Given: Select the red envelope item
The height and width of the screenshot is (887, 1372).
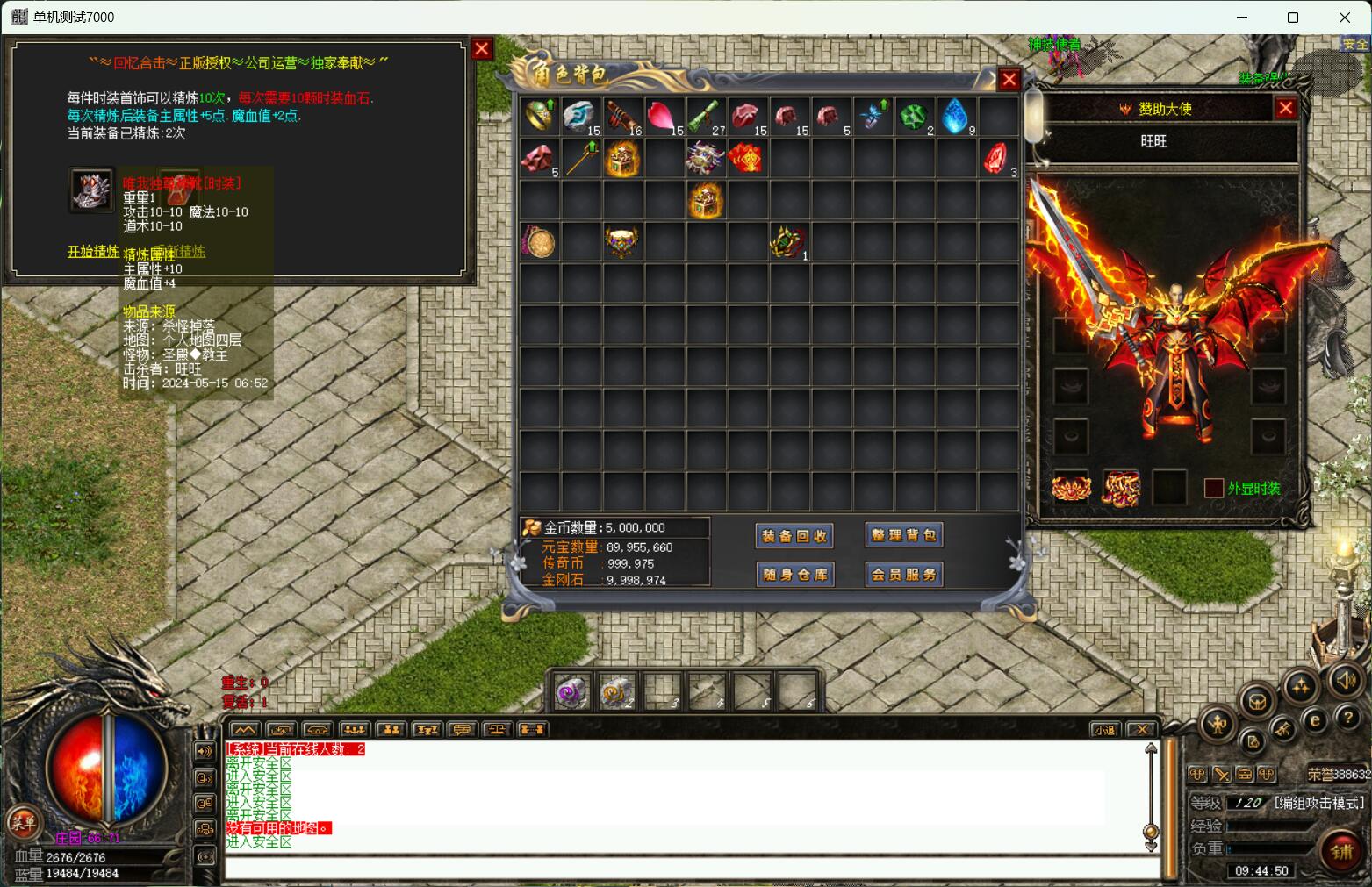Looking at the screenshot, I should click(745, 158).
